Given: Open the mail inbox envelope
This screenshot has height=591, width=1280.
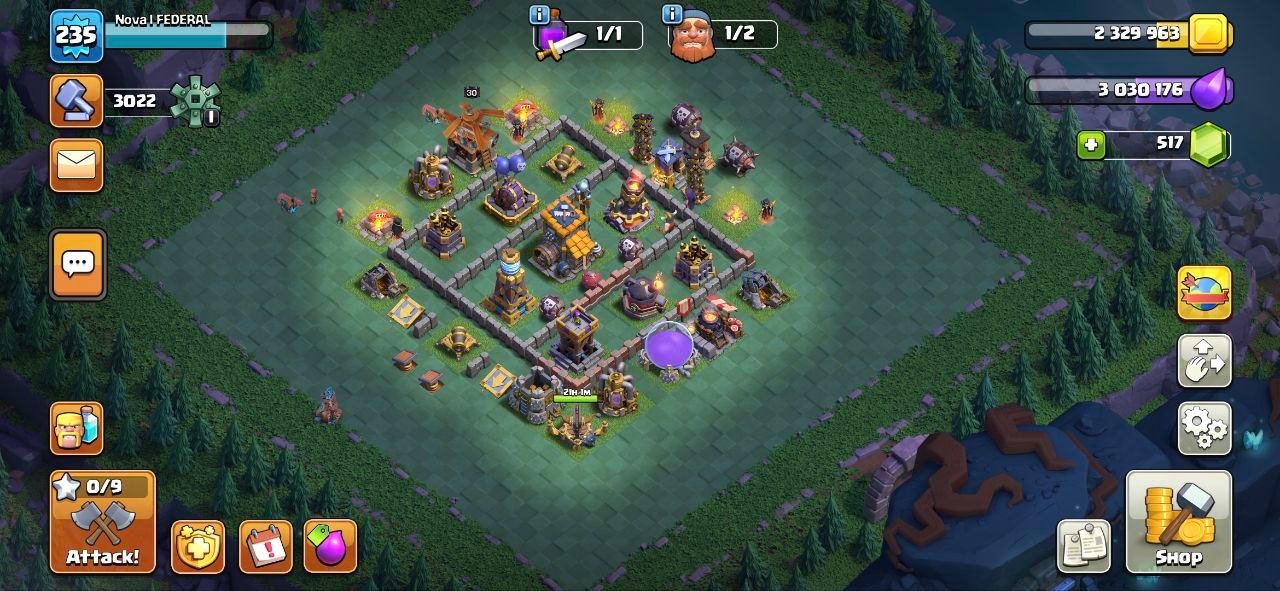Looking at the screenshot, I should [76, 164].
